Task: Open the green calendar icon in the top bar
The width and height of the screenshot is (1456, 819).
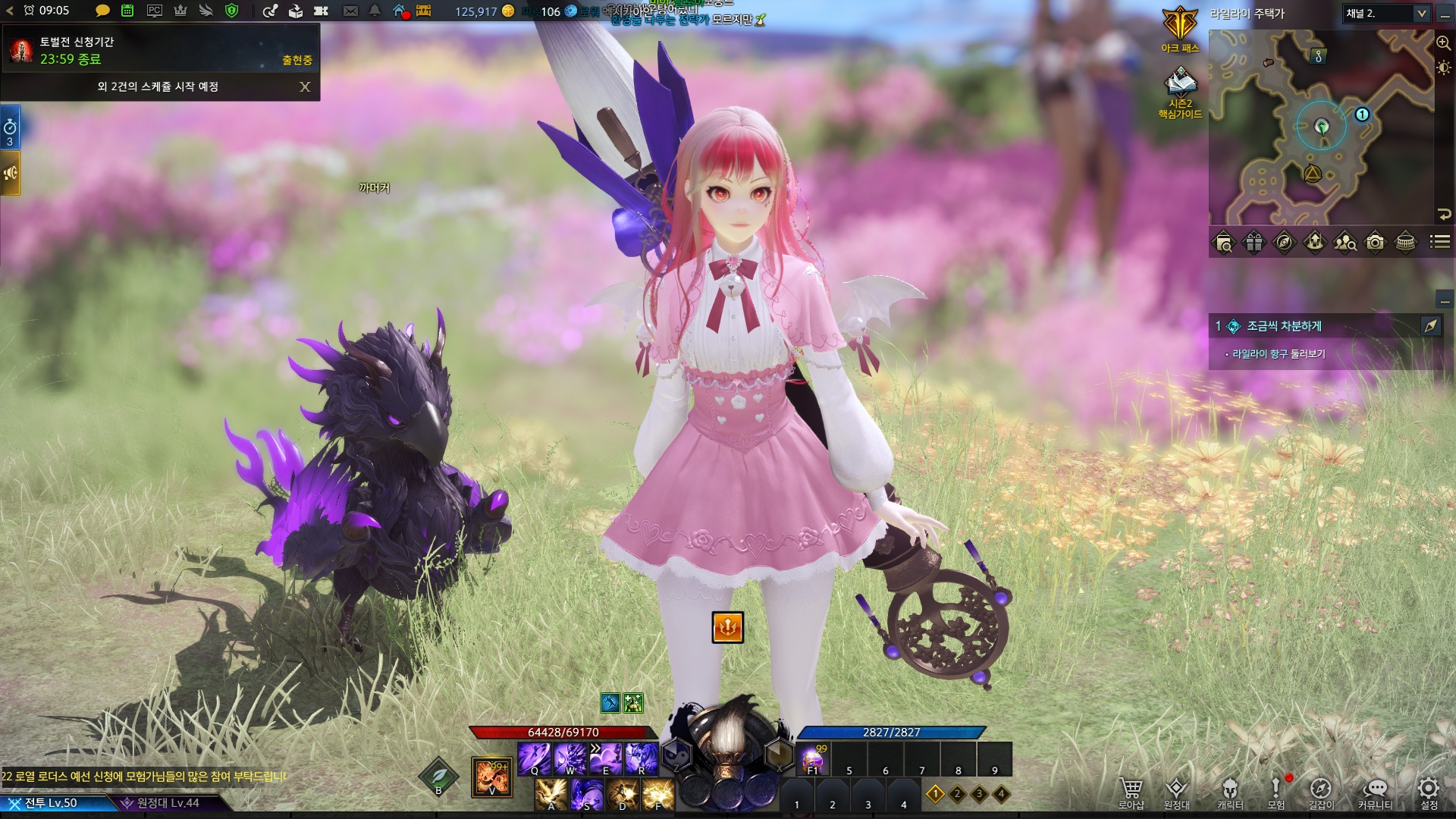Action: 127,11
